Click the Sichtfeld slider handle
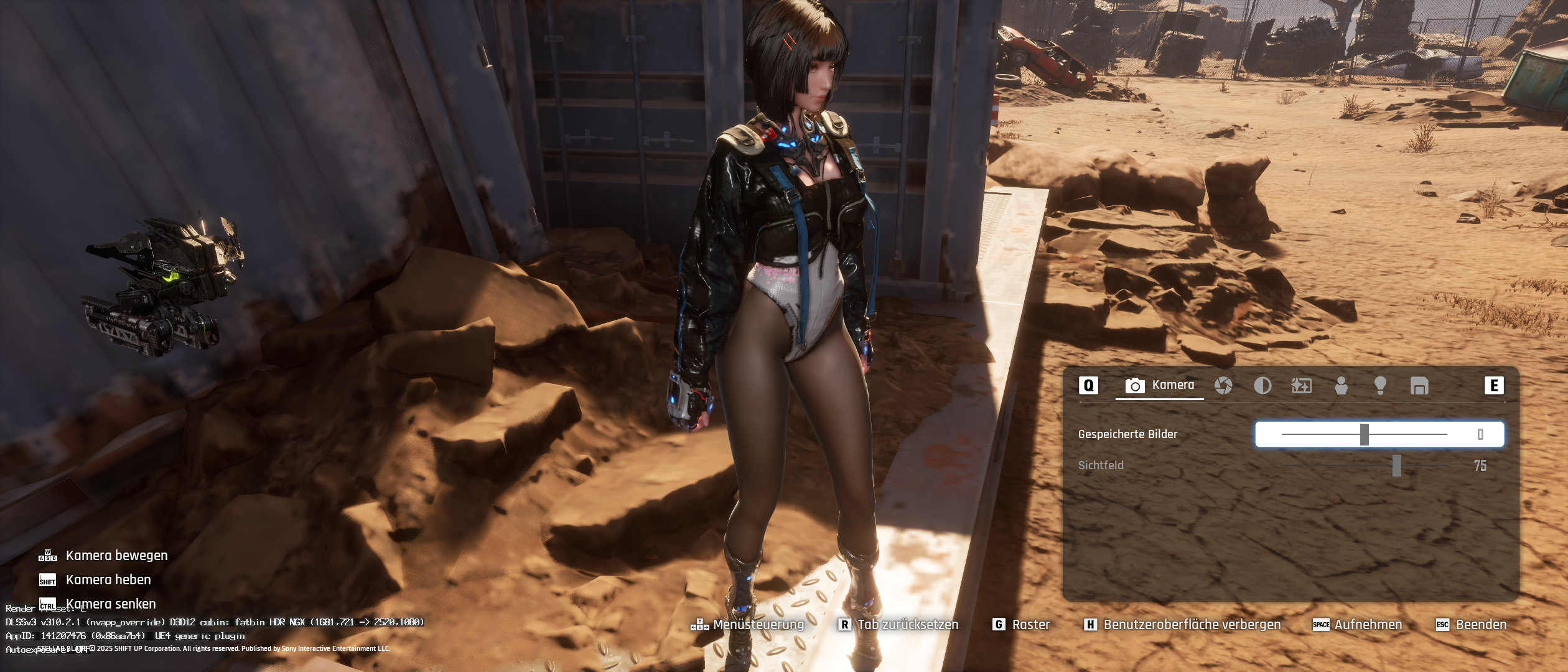 pyautogui.click(x=1397, y=465)
